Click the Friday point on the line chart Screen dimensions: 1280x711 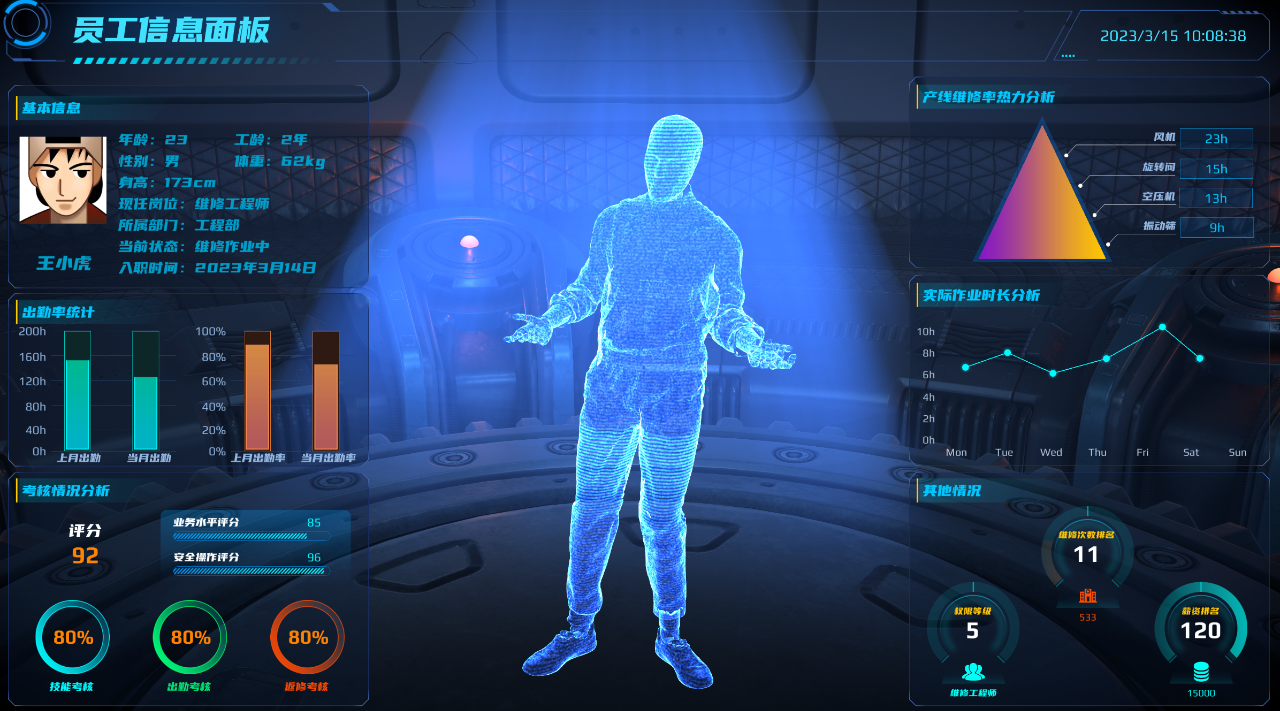1162,327
